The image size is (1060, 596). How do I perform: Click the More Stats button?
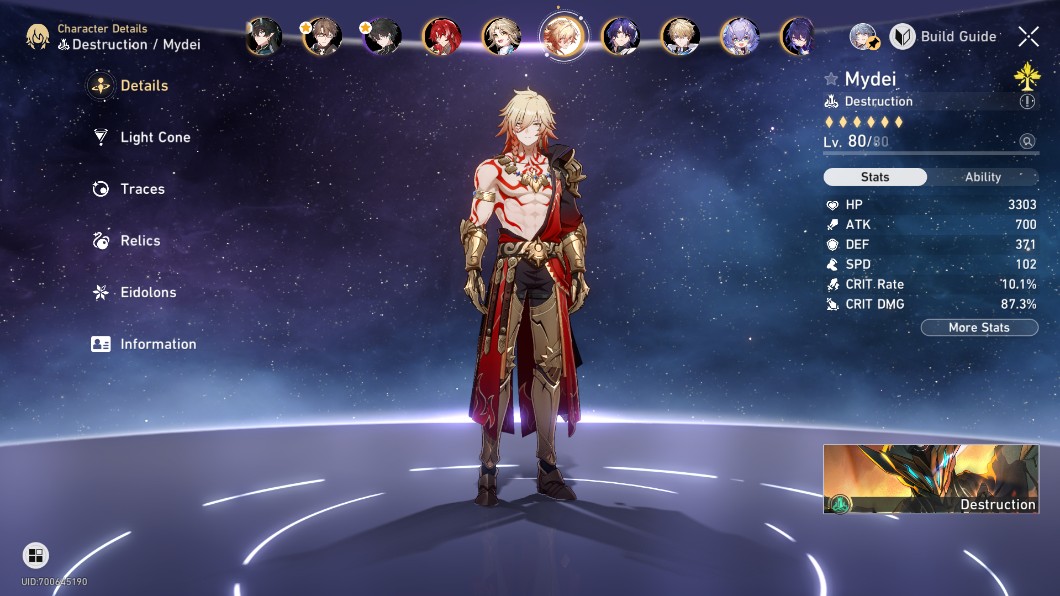pos(979,328)
